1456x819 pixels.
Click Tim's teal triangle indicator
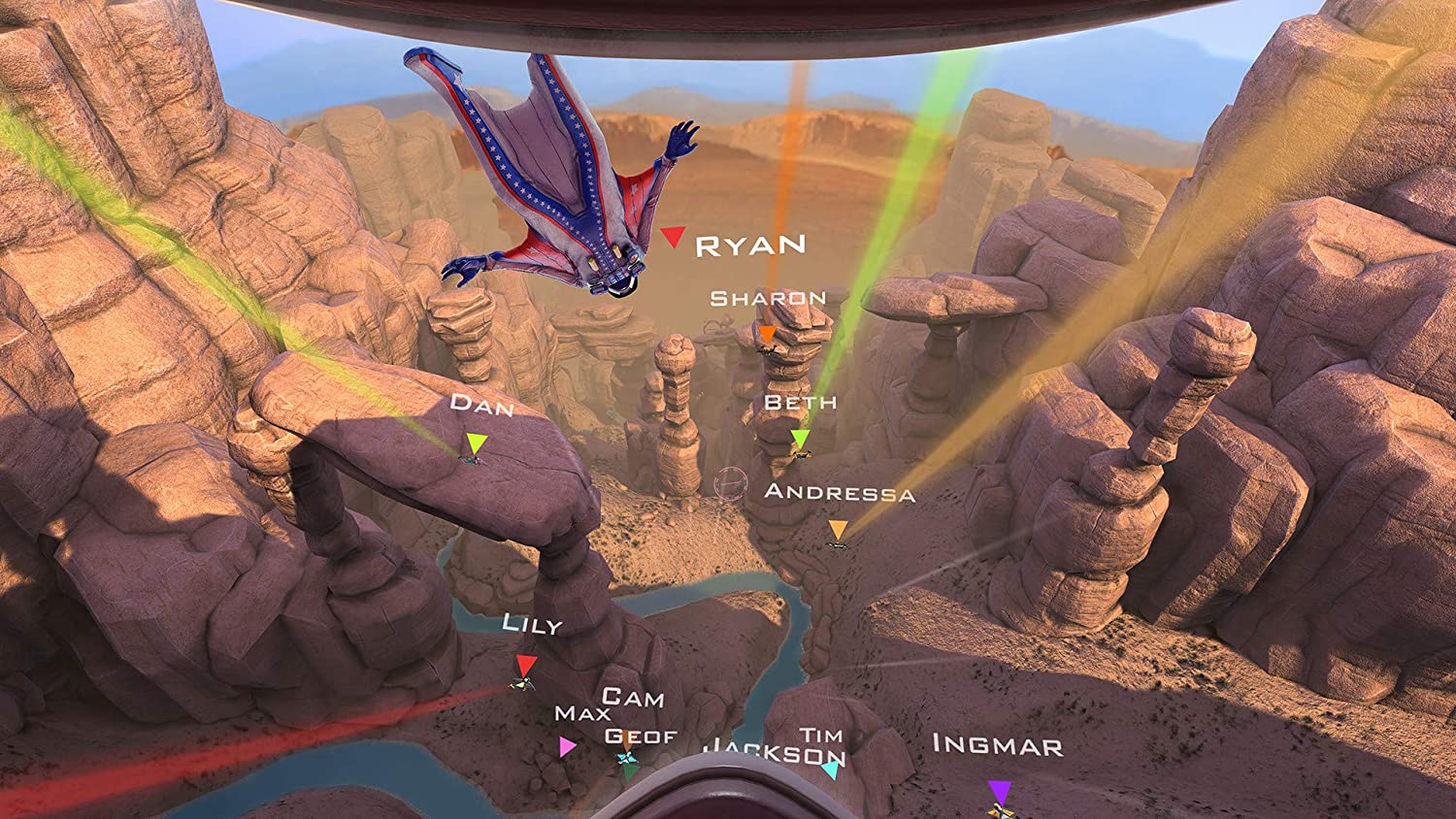point(830,769)
